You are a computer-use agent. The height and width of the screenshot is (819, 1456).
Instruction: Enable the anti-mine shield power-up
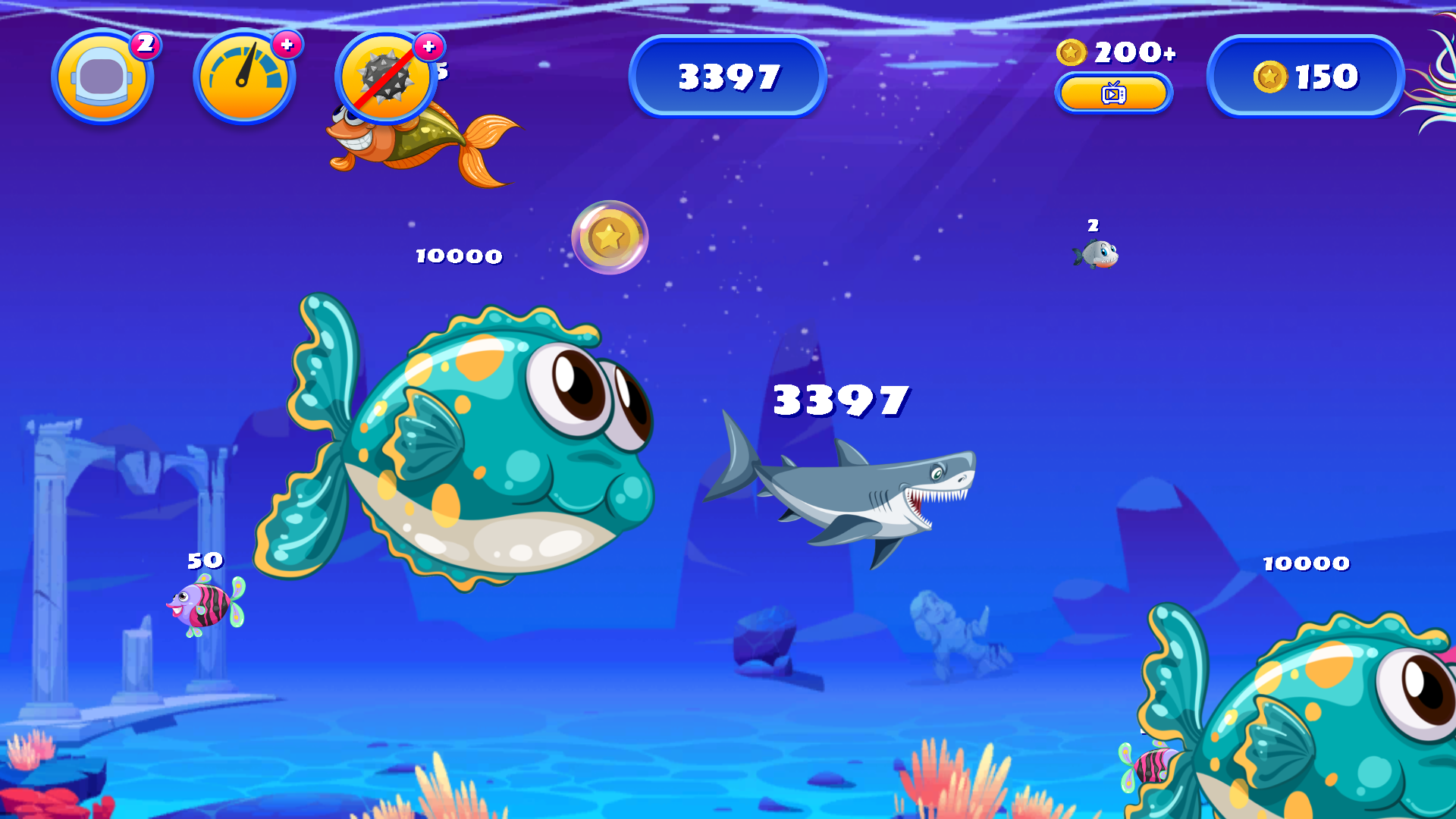point(387,76)
